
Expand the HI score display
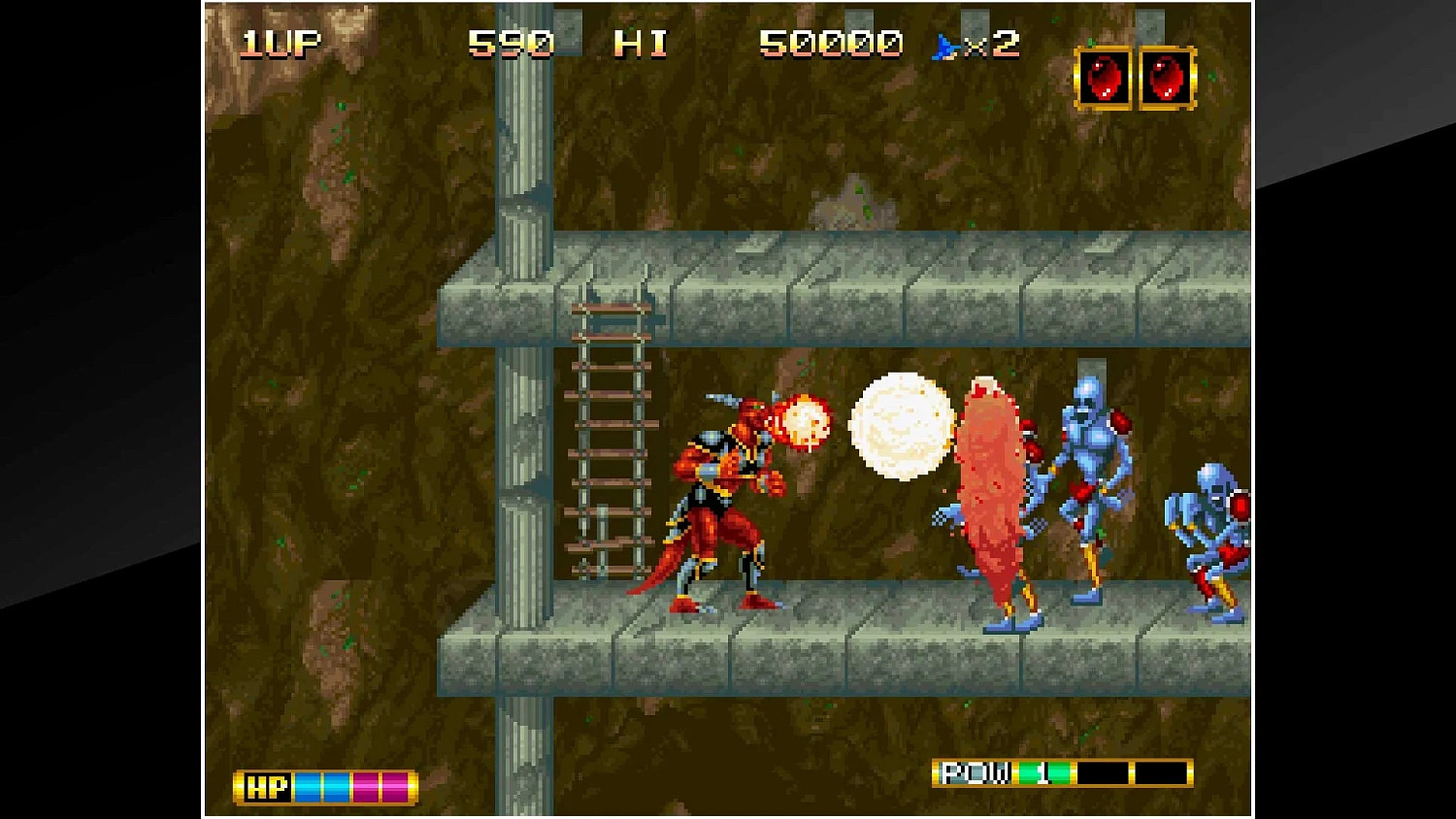[639, 44]
